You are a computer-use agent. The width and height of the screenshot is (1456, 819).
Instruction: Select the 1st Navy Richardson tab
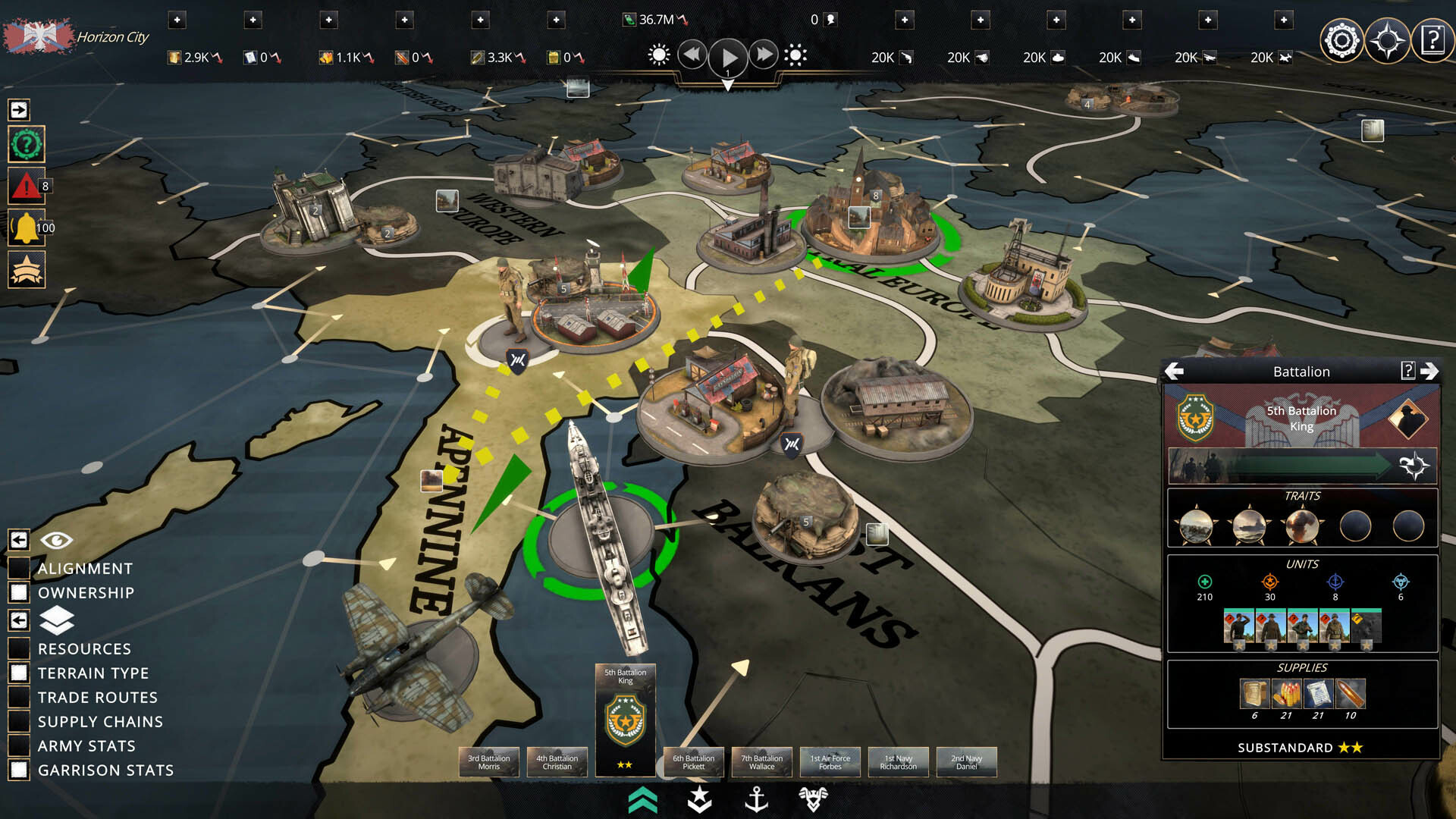(x=898, y=762)
